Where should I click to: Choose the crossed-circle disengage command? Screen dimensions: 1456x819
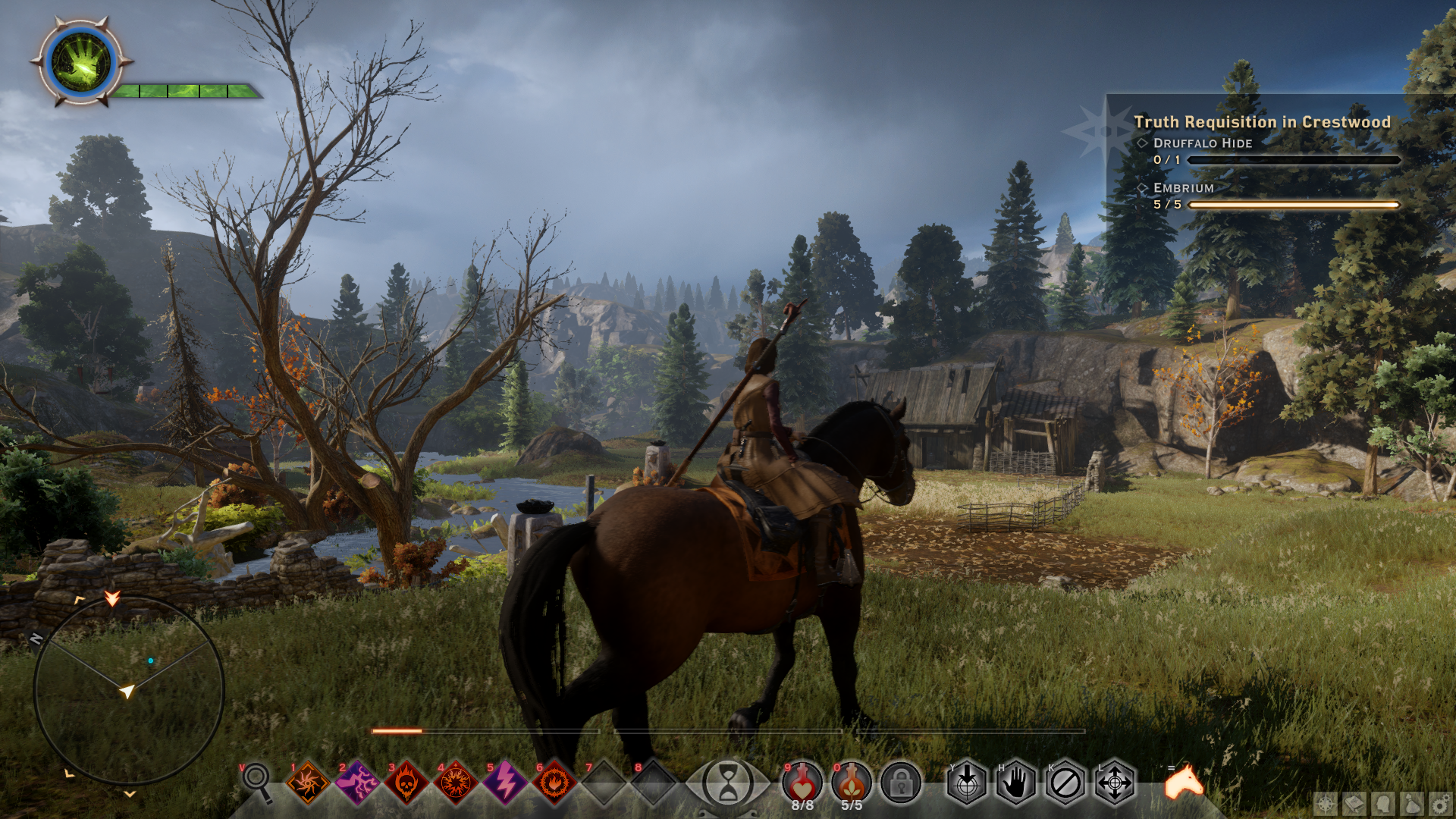pos(1065,783)
